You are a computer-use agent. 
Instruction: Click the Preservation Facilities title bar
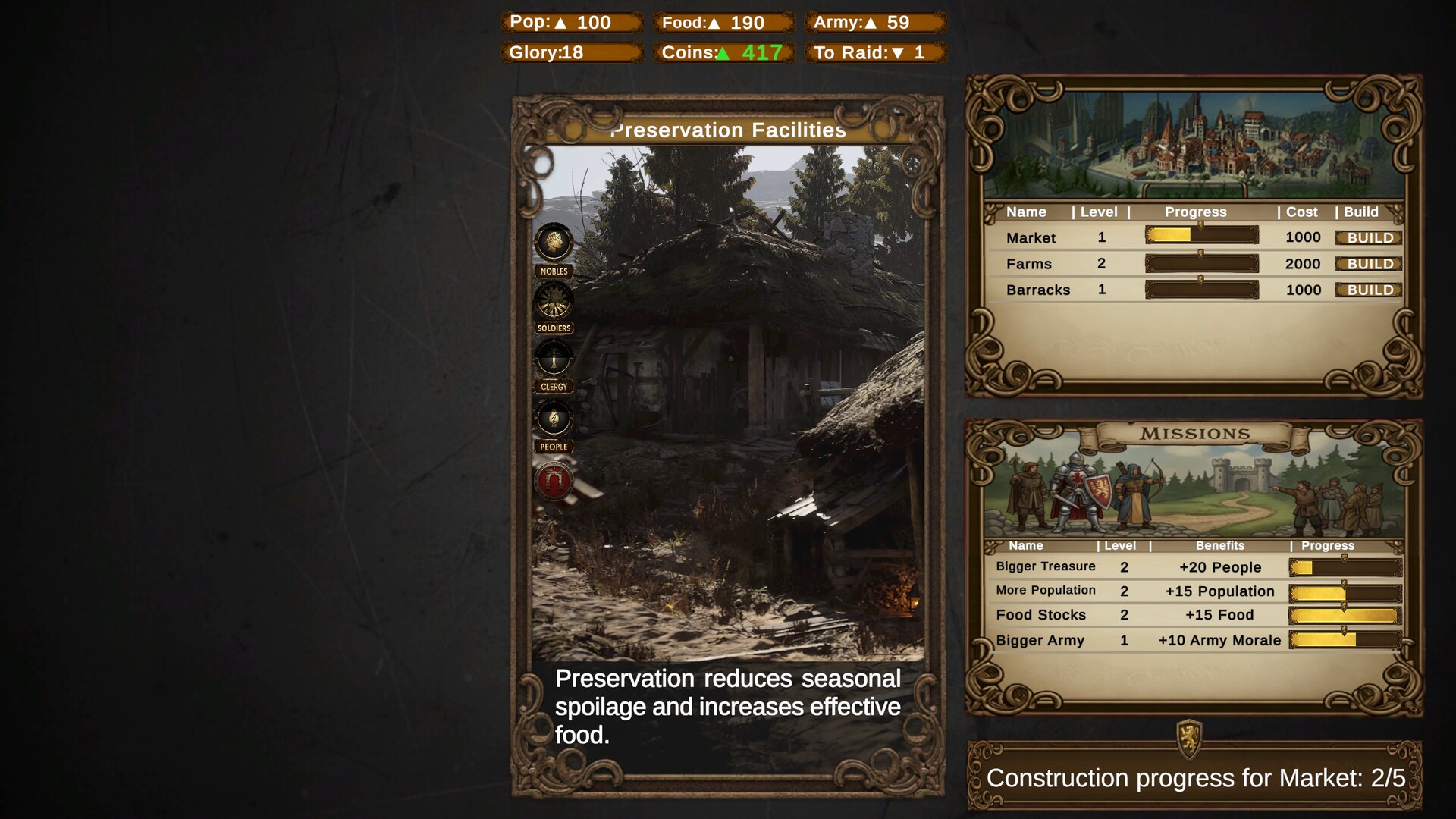[x=730, y=130]
